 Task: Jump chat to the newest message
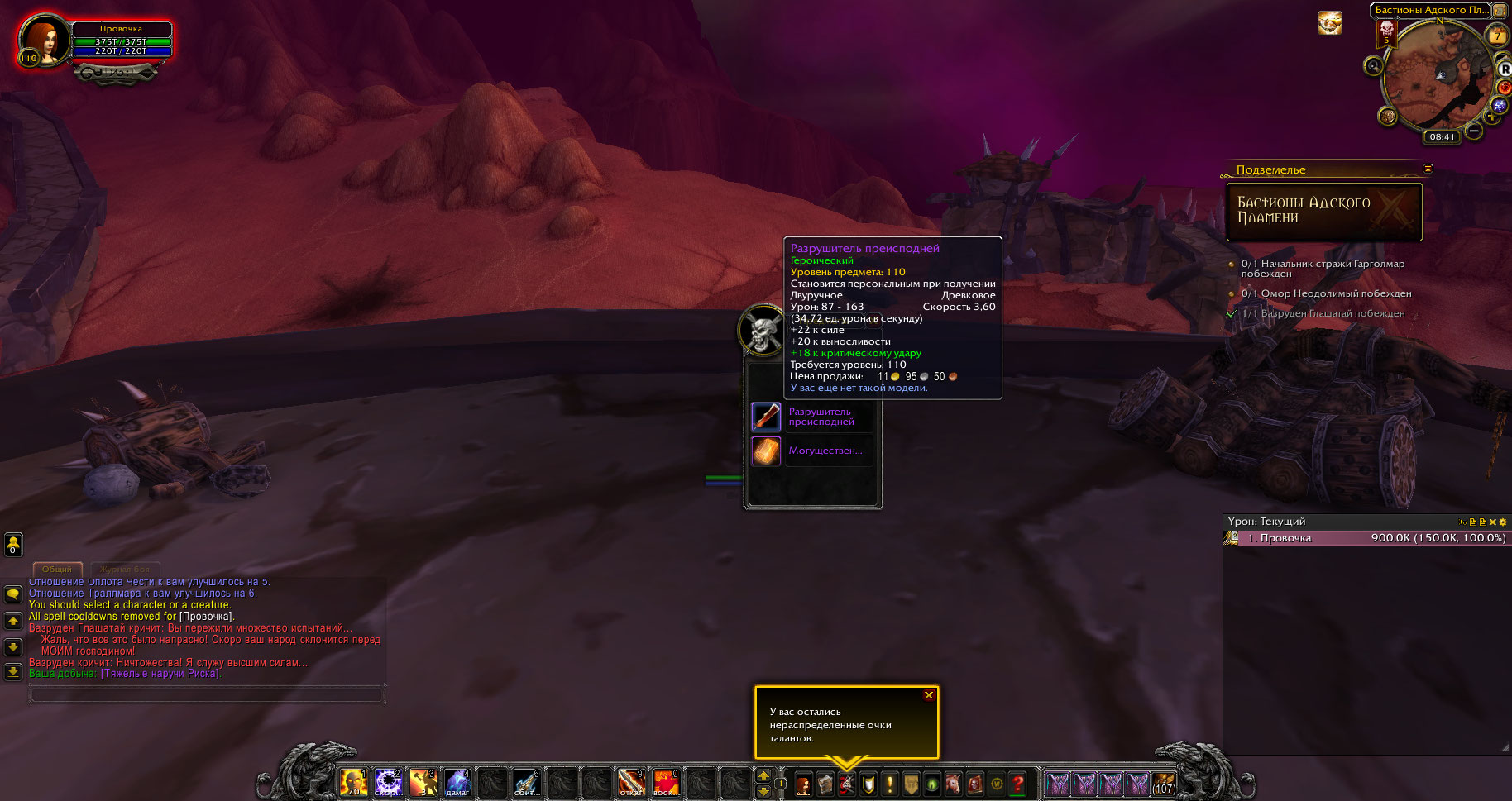coord(13,672)
